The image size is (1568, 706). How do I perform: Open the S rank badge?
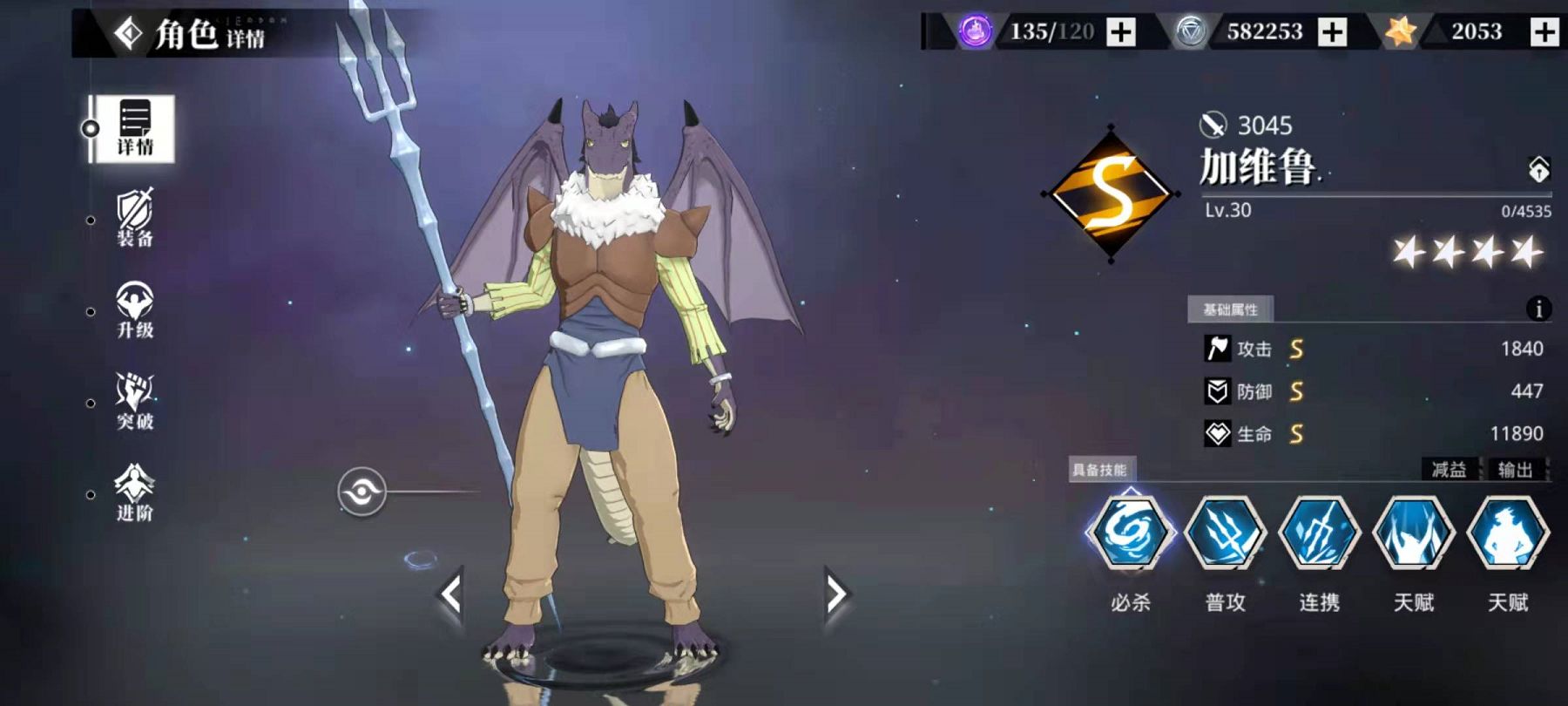pyautogui.click(x=1111, y=193)
